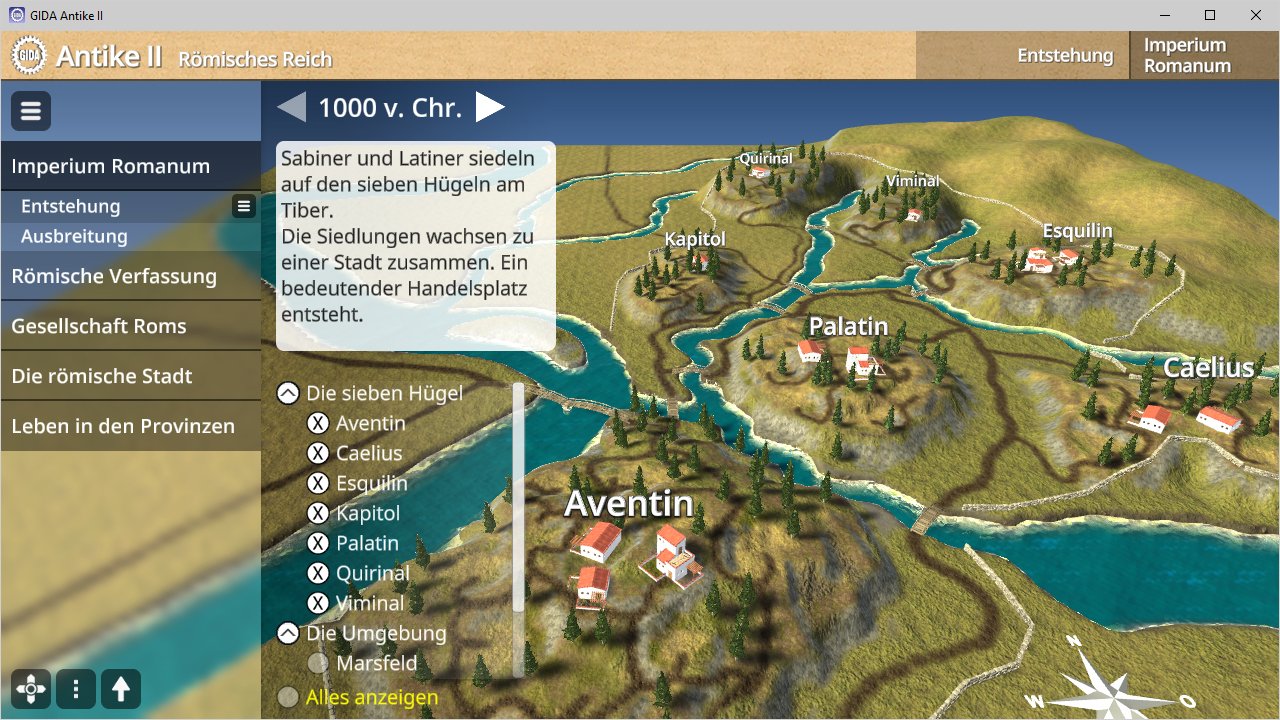The width and height of the screenshot is (1280, 720).
Task: Select the Gesellschaft Roms chapter
Action: point(98,326)
